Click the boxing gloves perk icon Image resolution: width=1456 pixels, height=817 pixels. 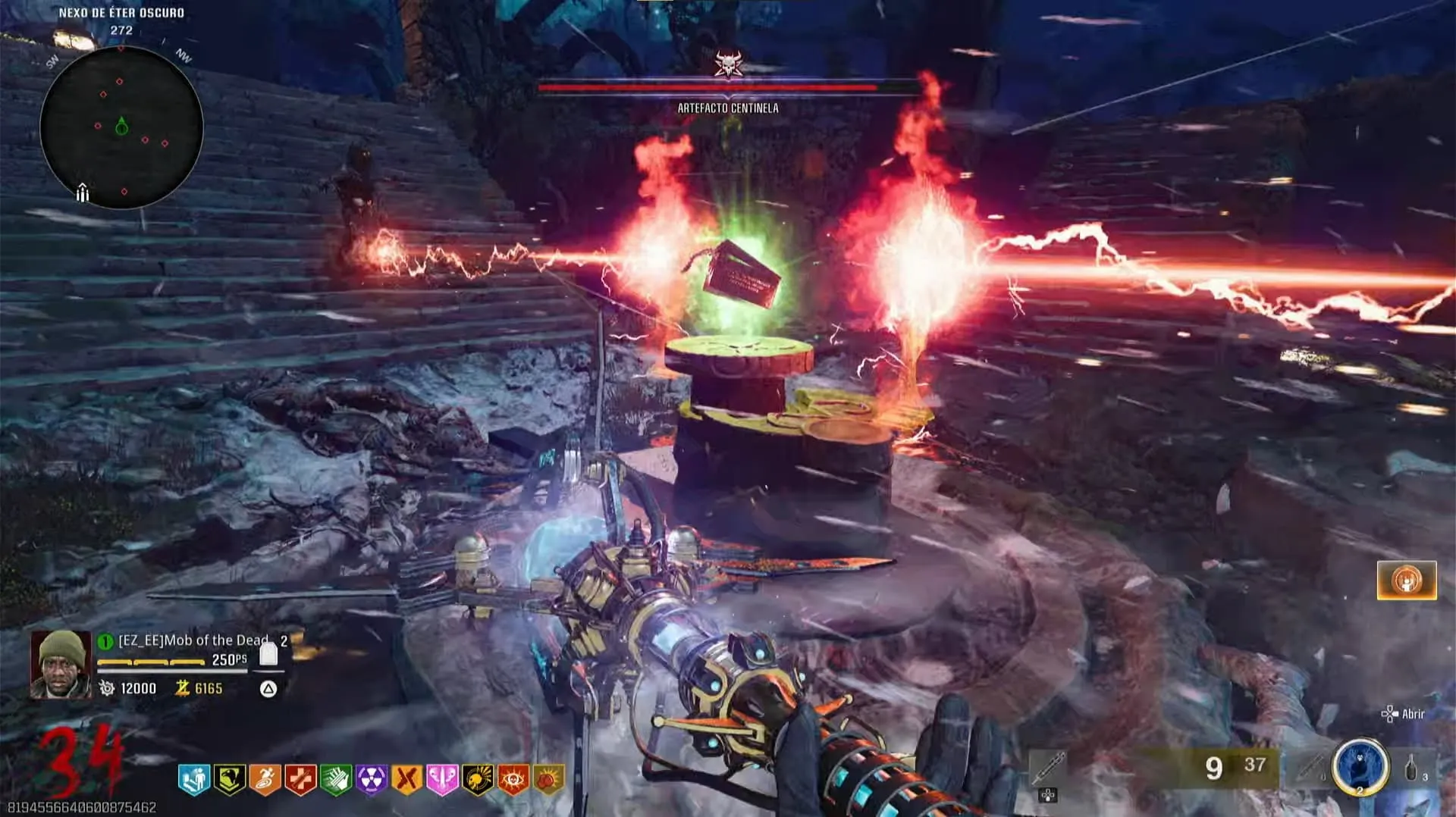click(x=549, y=779)
